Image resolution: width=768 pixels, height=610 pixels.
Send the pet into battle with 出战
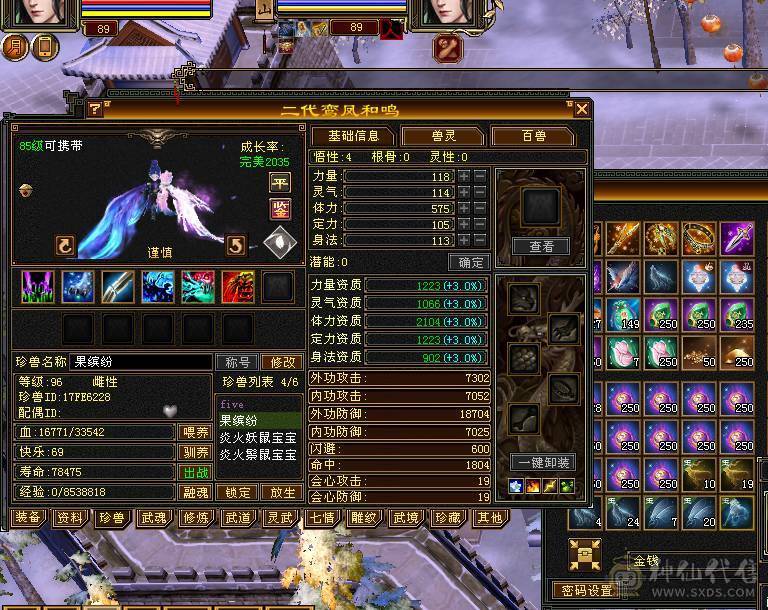(194, 472)
